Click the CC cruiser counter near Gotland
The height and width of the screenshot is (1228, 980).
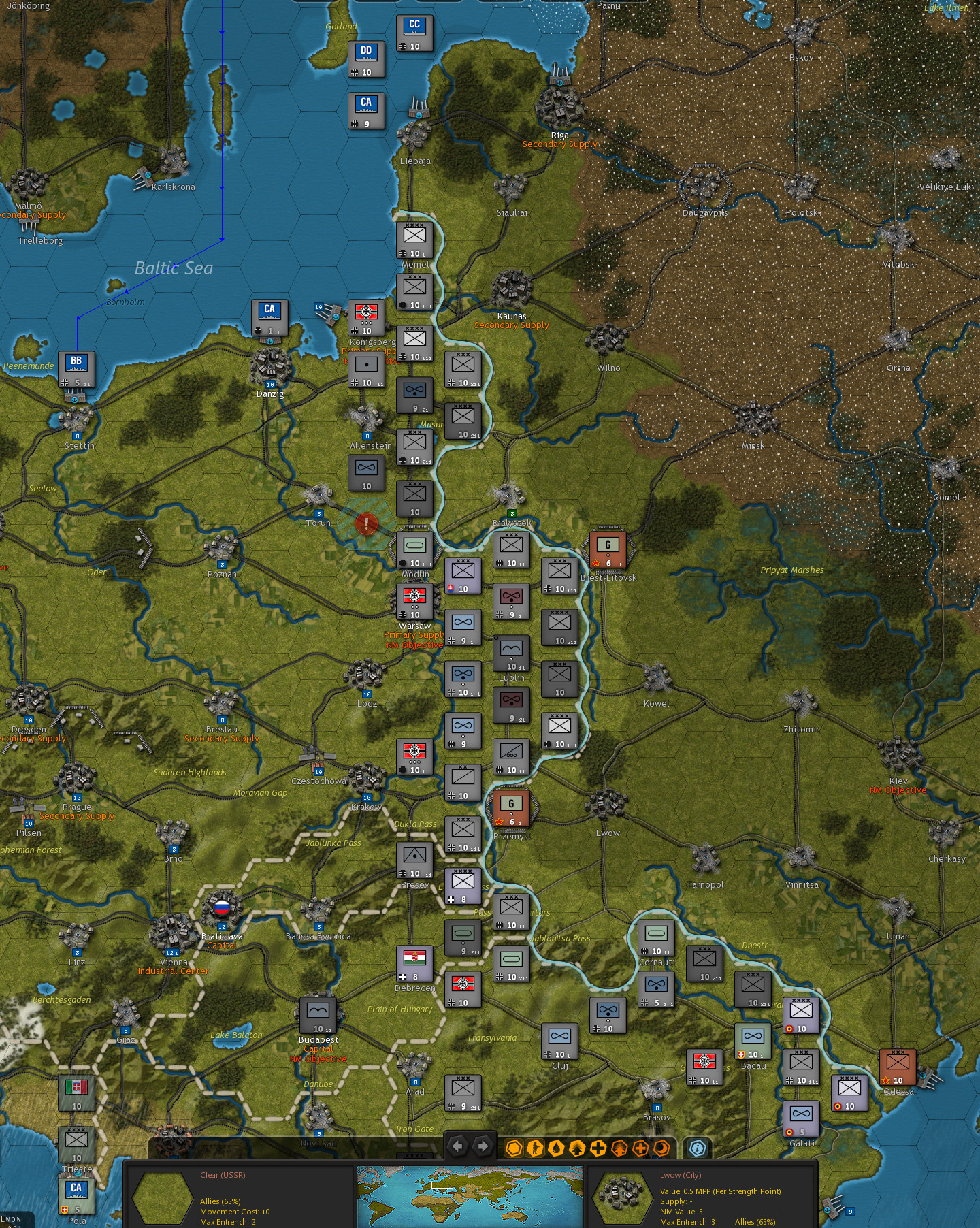(416, 32)
